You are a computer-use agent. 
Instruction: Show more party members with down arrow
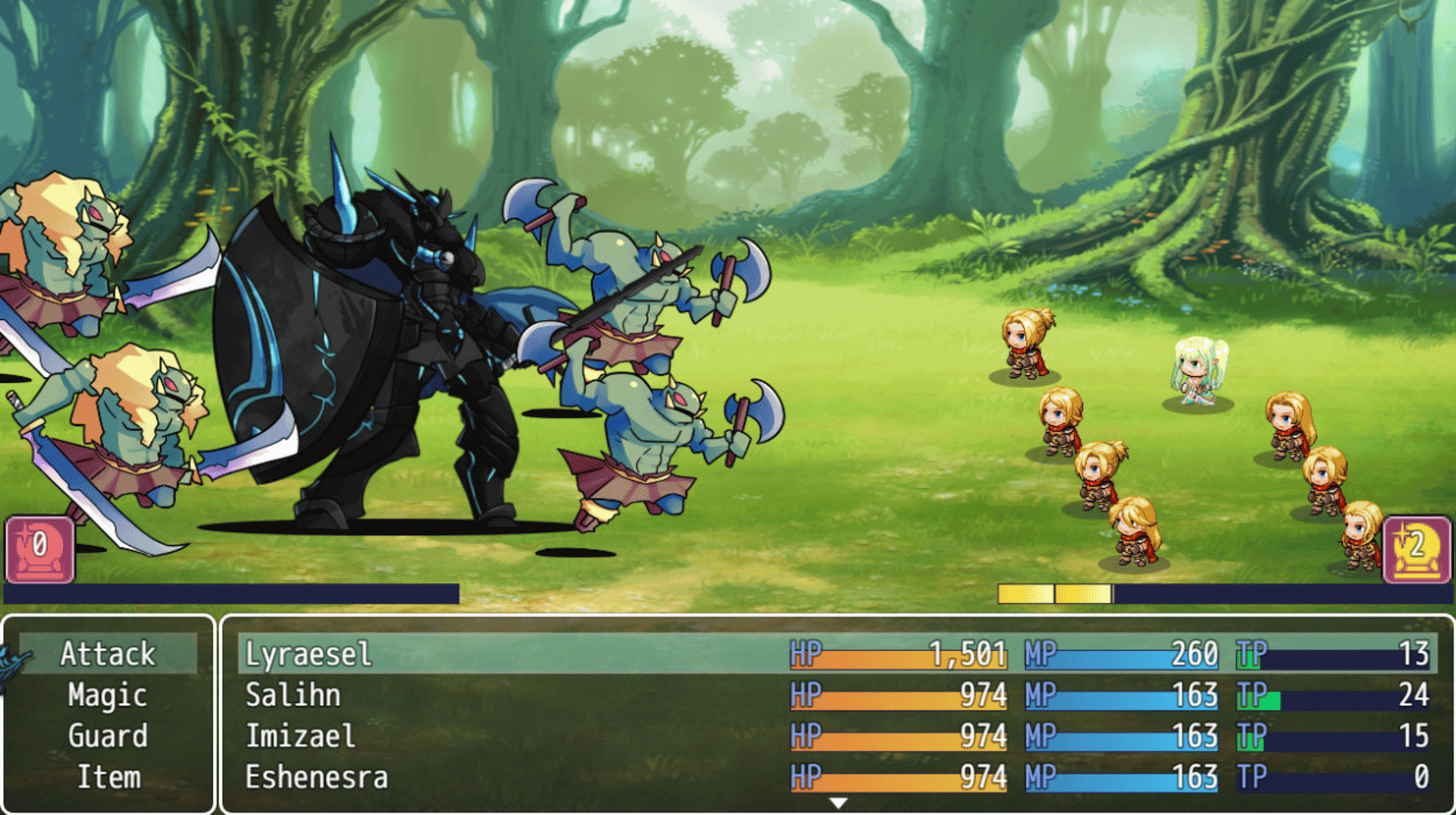coord(838,802)
